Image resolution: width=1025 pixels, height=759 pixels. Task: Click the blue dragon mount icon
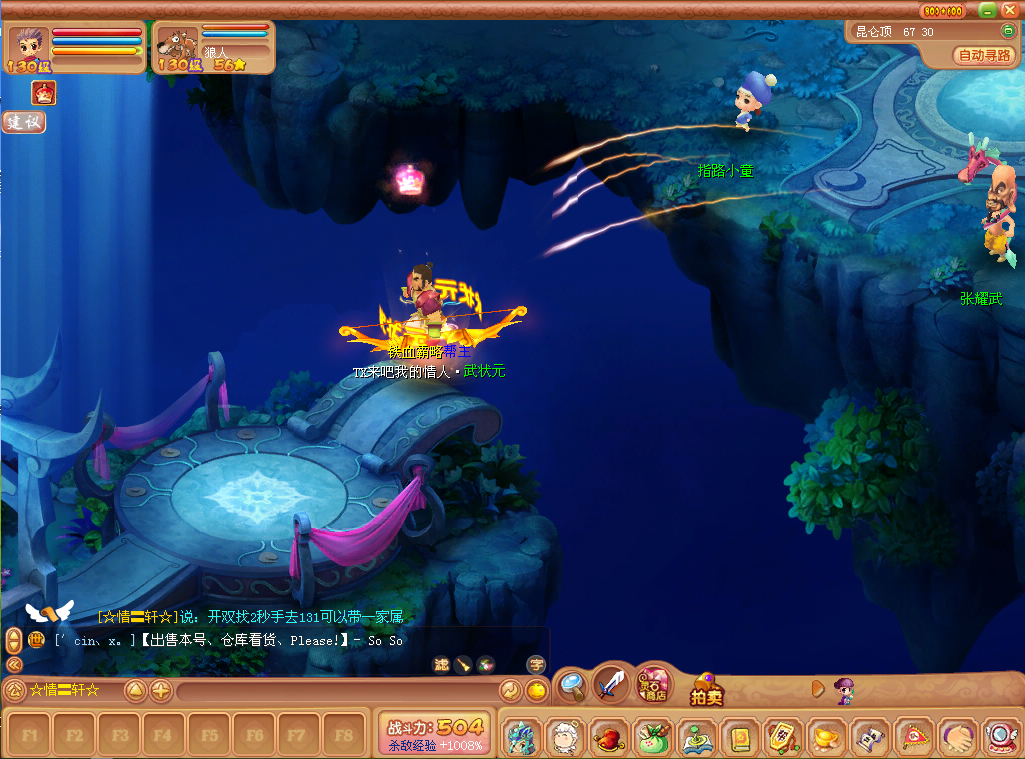point(521,737)
